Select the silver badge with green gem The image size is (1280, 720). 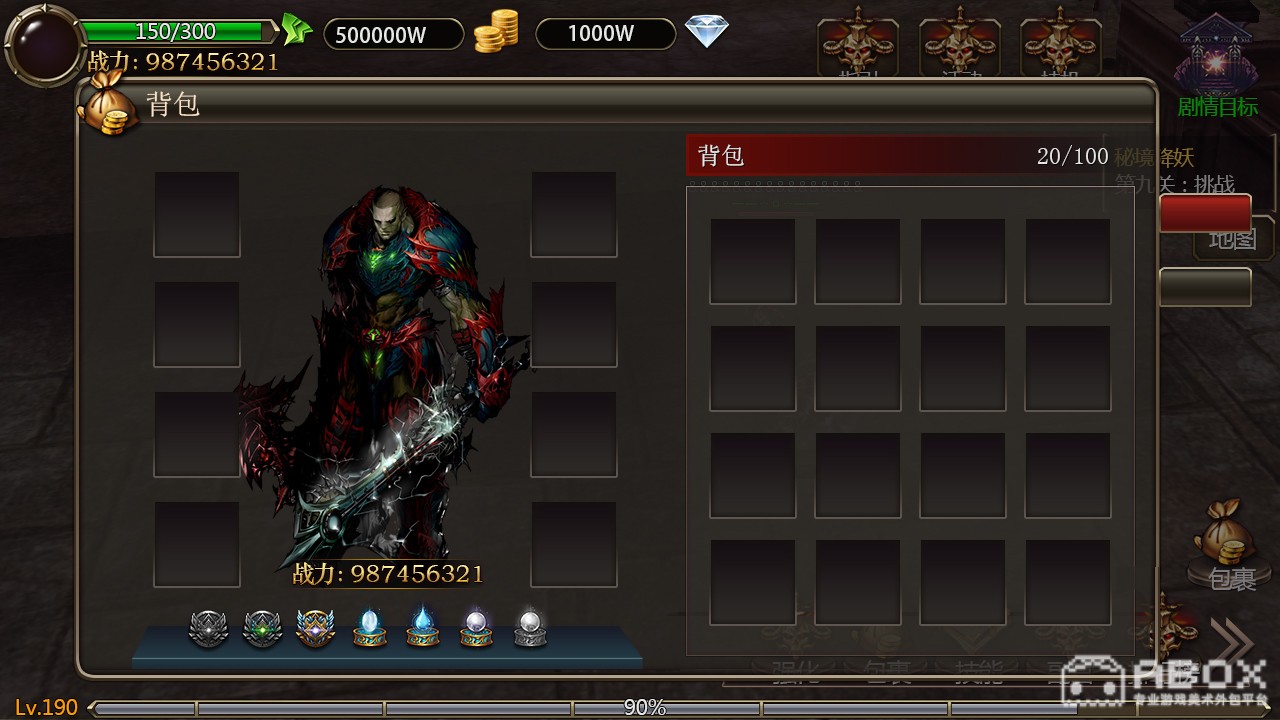pos(262,628)
